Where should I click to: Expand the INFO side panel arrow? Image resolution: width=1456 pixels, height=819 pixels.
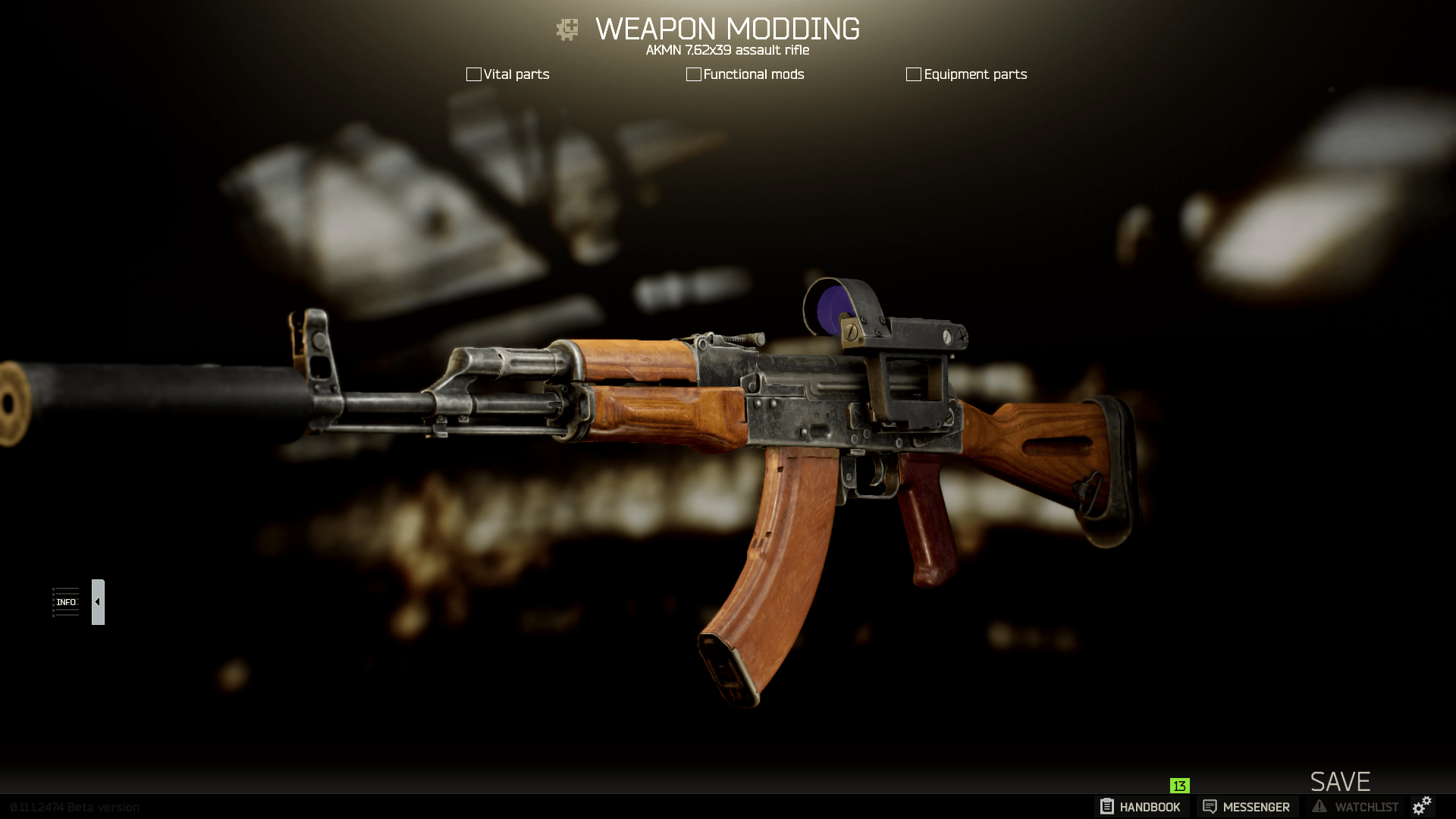98,602
